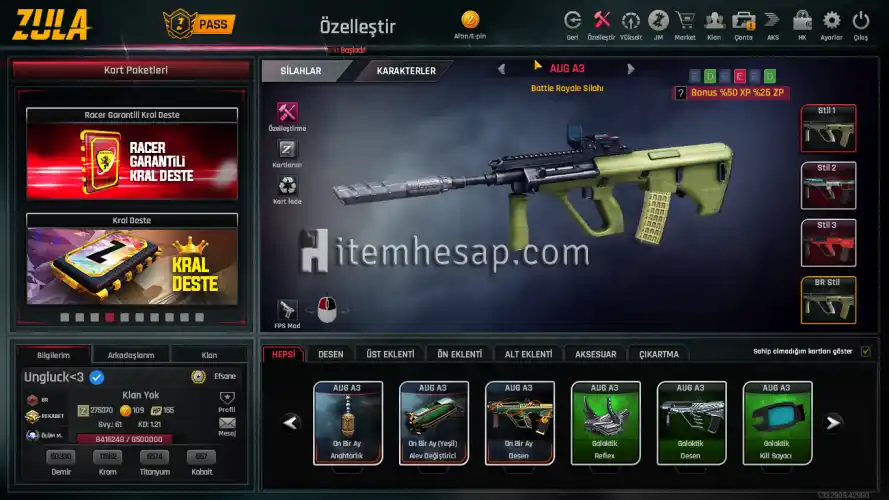Screen dimensions: 889x500
Task: Show the Desen card filter tab
Action: click(331, 354)
